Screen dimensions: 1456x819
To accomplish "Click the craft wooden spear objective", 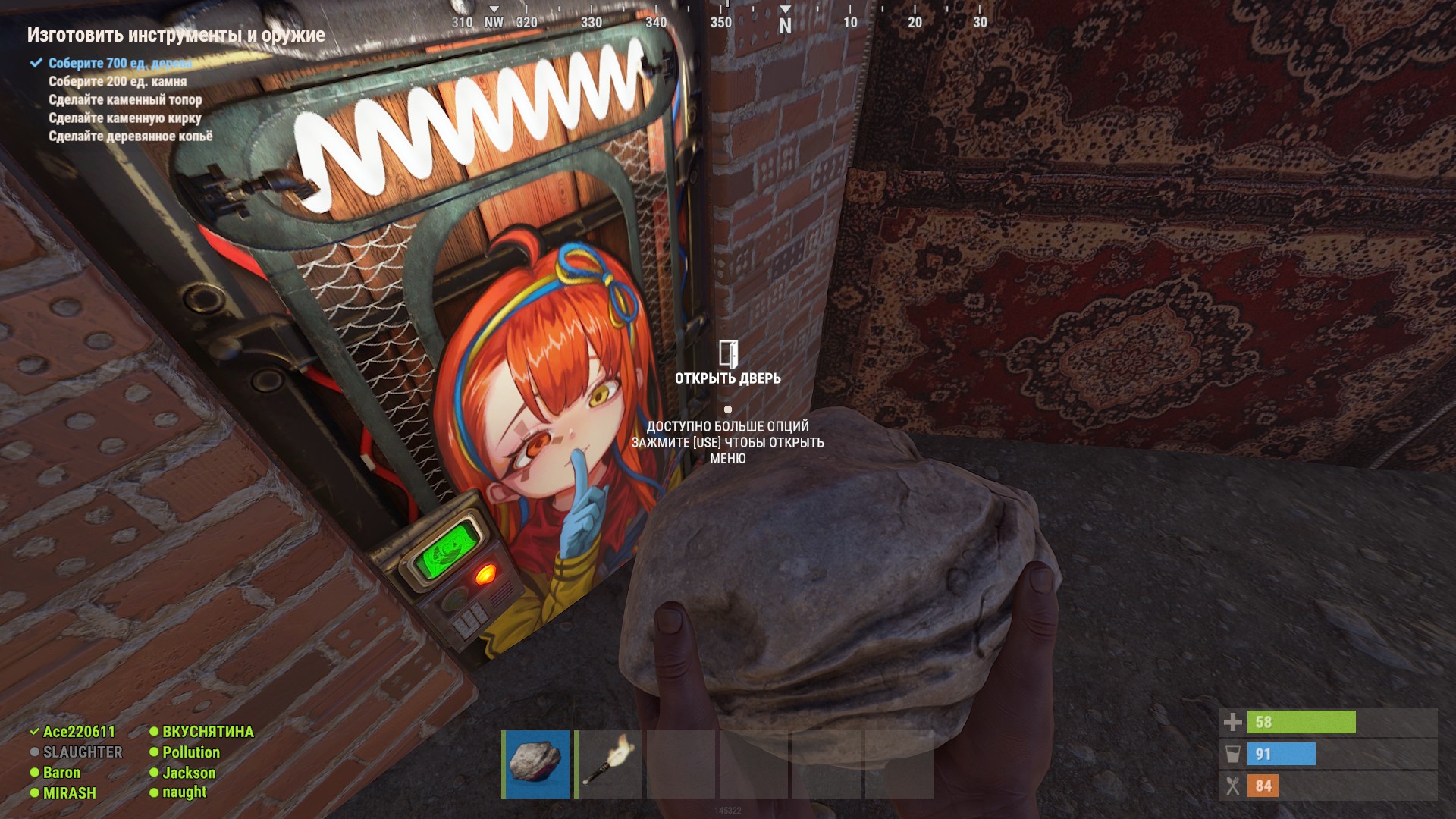I will [x=130, y=136].
